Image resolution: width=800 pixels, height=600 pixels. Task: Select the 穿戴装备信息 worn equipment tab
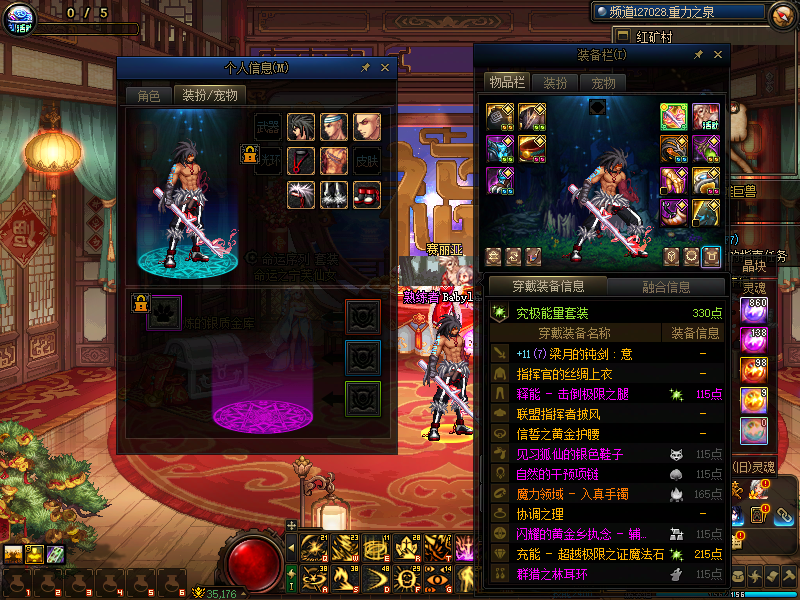click(x=548, y=286)
